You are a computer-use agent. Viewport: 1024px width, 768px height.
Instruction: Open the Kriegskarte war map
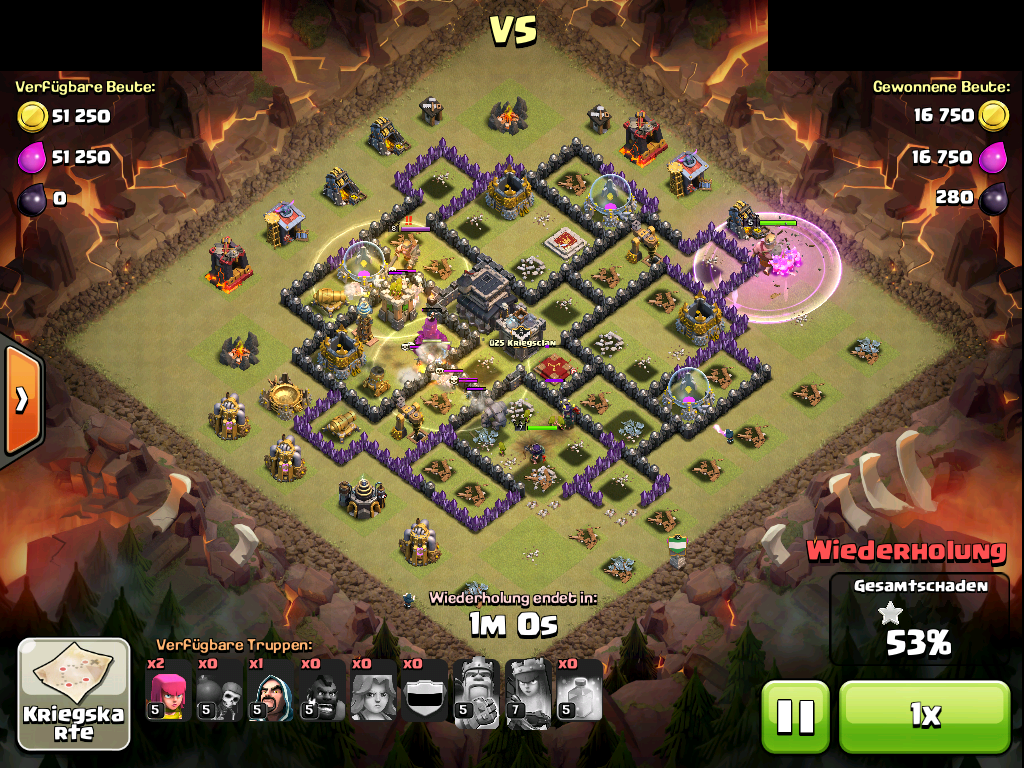click(74, 694)
